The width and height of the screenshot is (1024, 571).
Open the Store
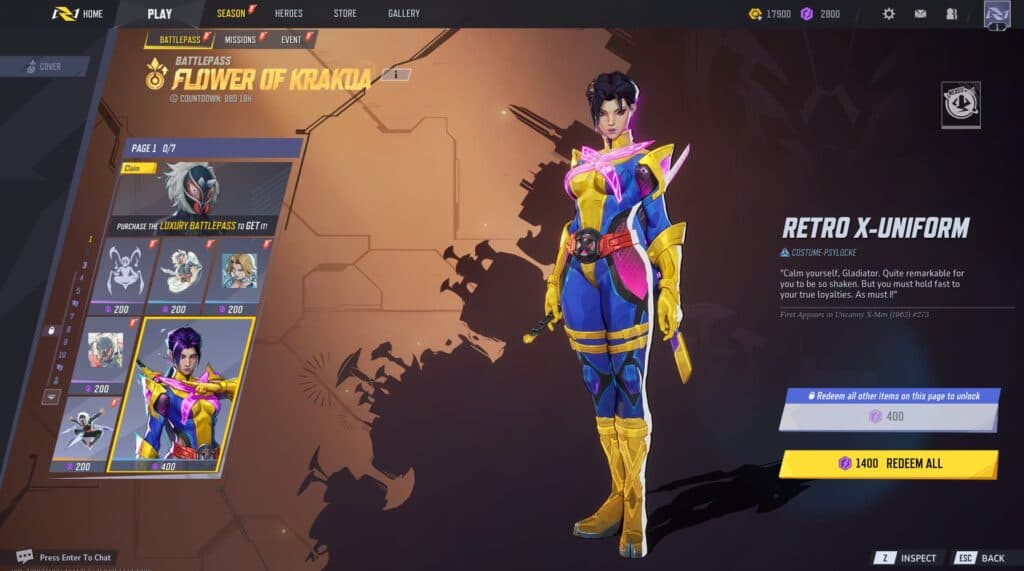[344, 14]
